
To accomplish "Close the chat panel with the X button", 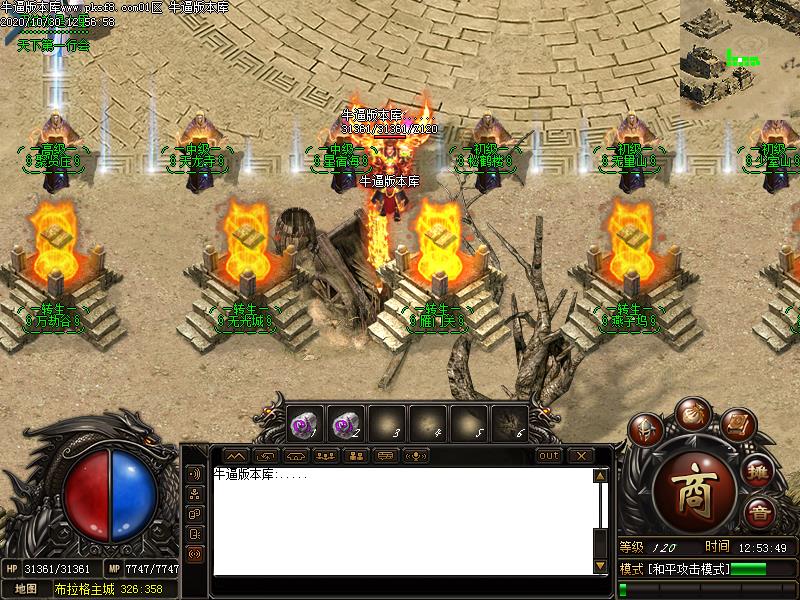I will click(x=580, y=456).
